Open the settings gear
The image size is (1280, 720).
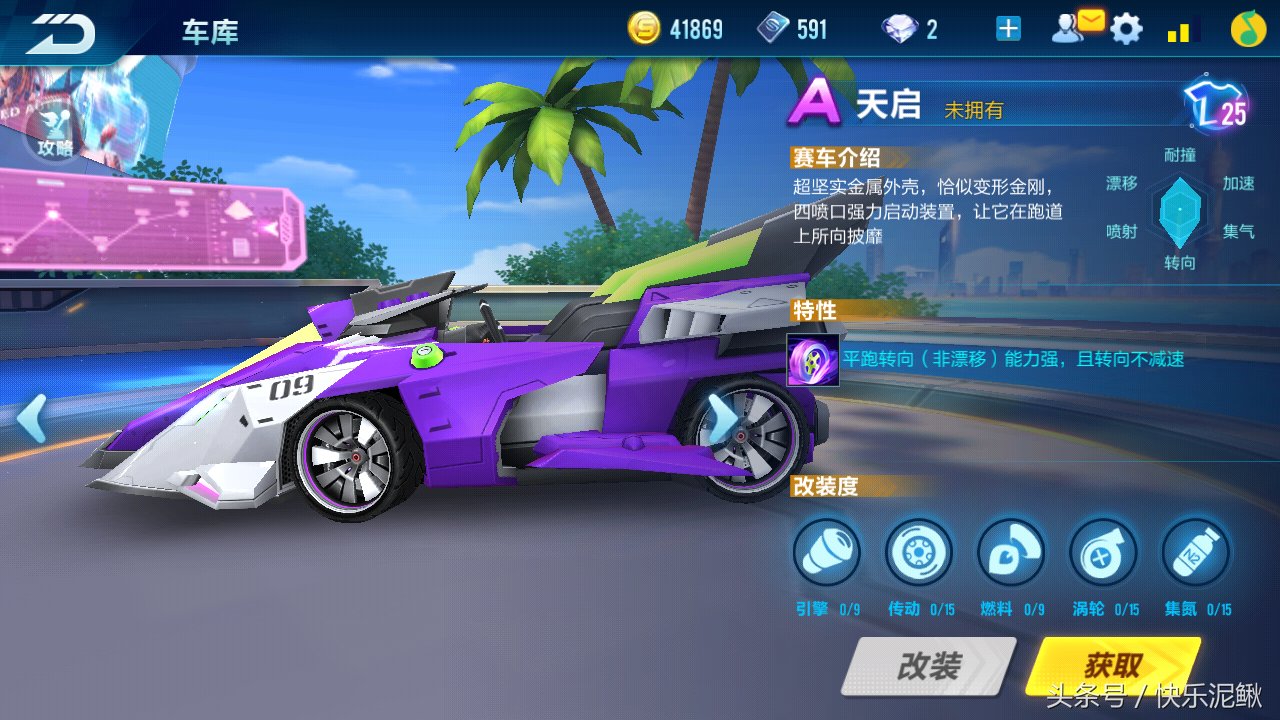1128,28
